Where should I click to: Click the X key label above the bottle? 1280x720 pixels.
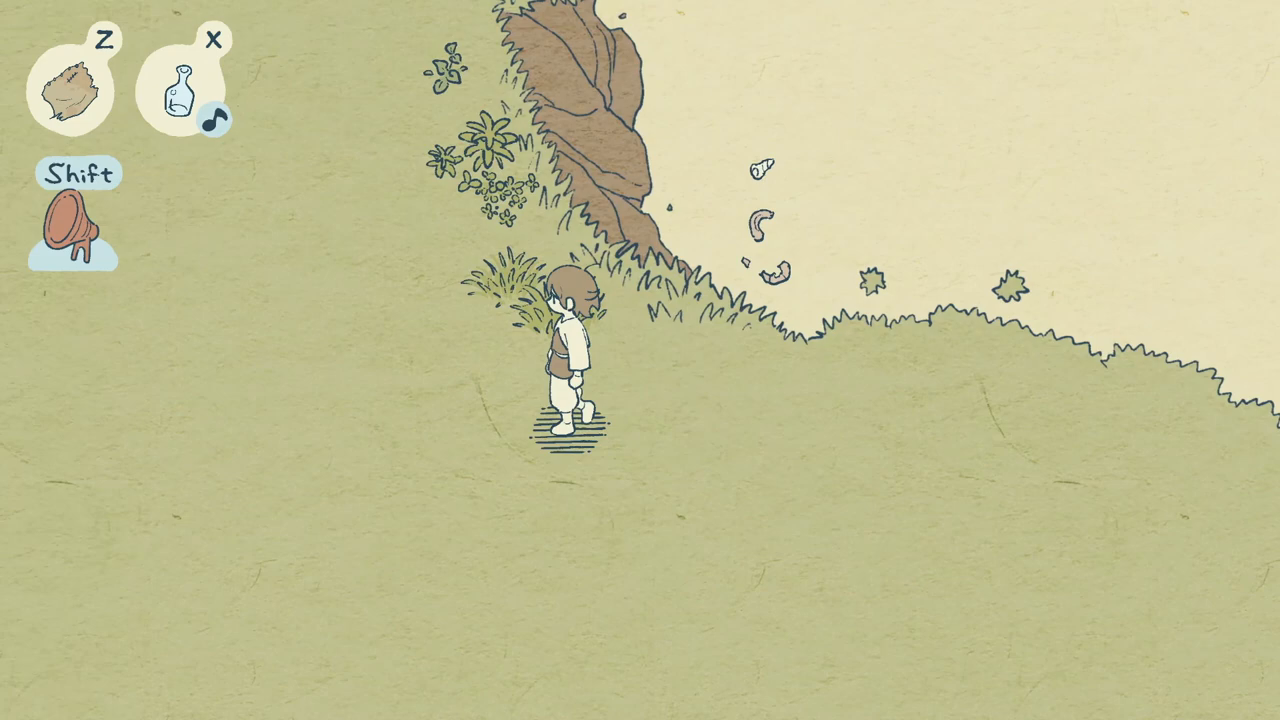(x=213, y=41)
